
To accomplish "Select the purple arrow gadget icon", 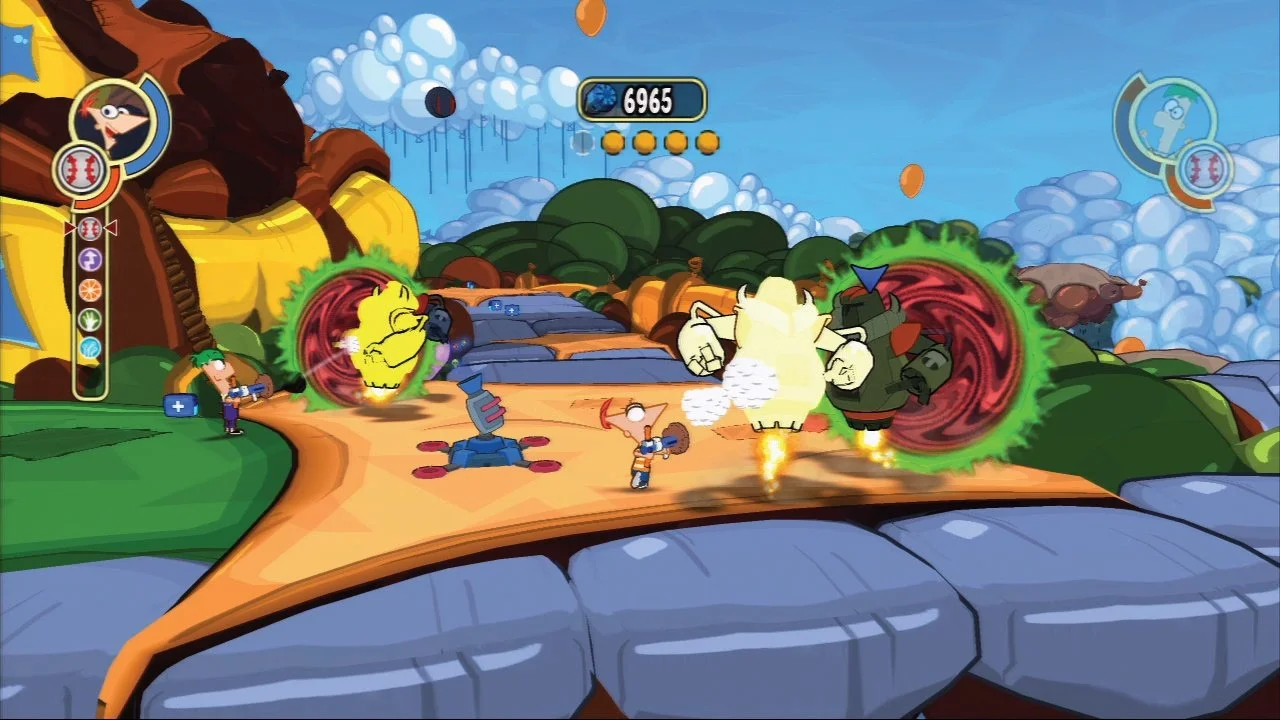I will [x=89, y=258].
